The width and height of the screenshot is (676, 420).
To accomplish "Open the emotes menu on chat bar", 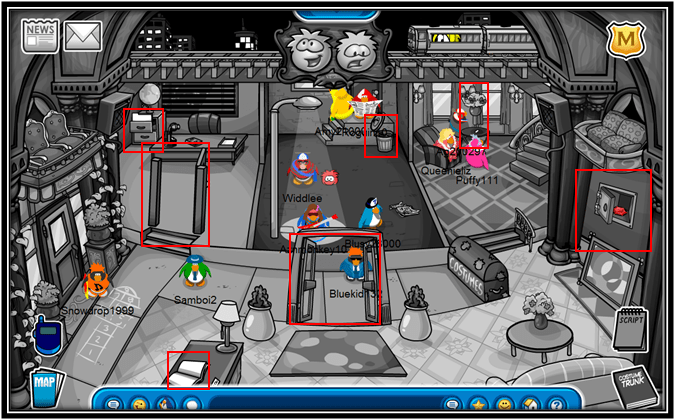I will pos(140,405).
